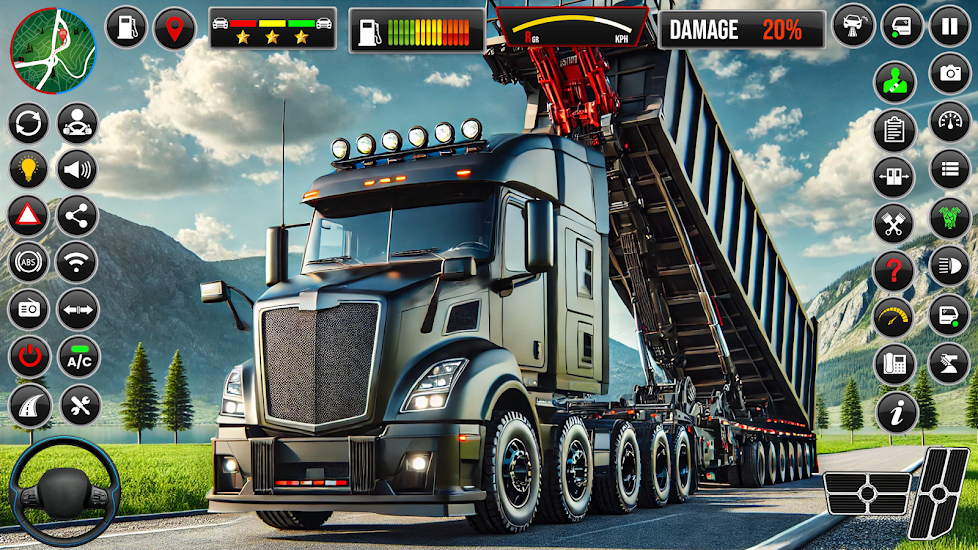The width and height of the screenshot is (978, 550).
Task: Tap the red power ignition button
Action: (x=29, y=357)
